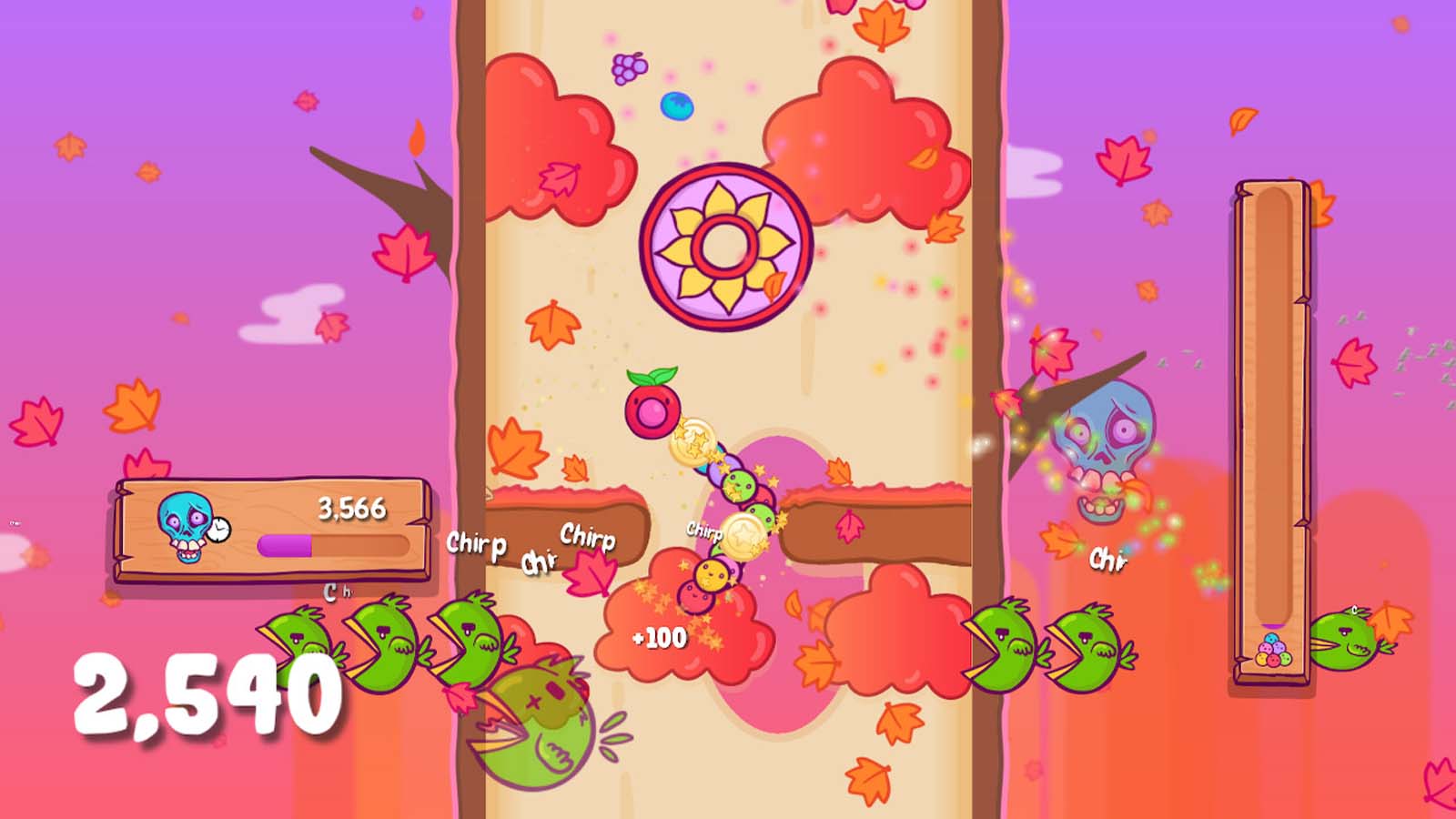Click the small clock icon beside the skull

coord(221,530)
